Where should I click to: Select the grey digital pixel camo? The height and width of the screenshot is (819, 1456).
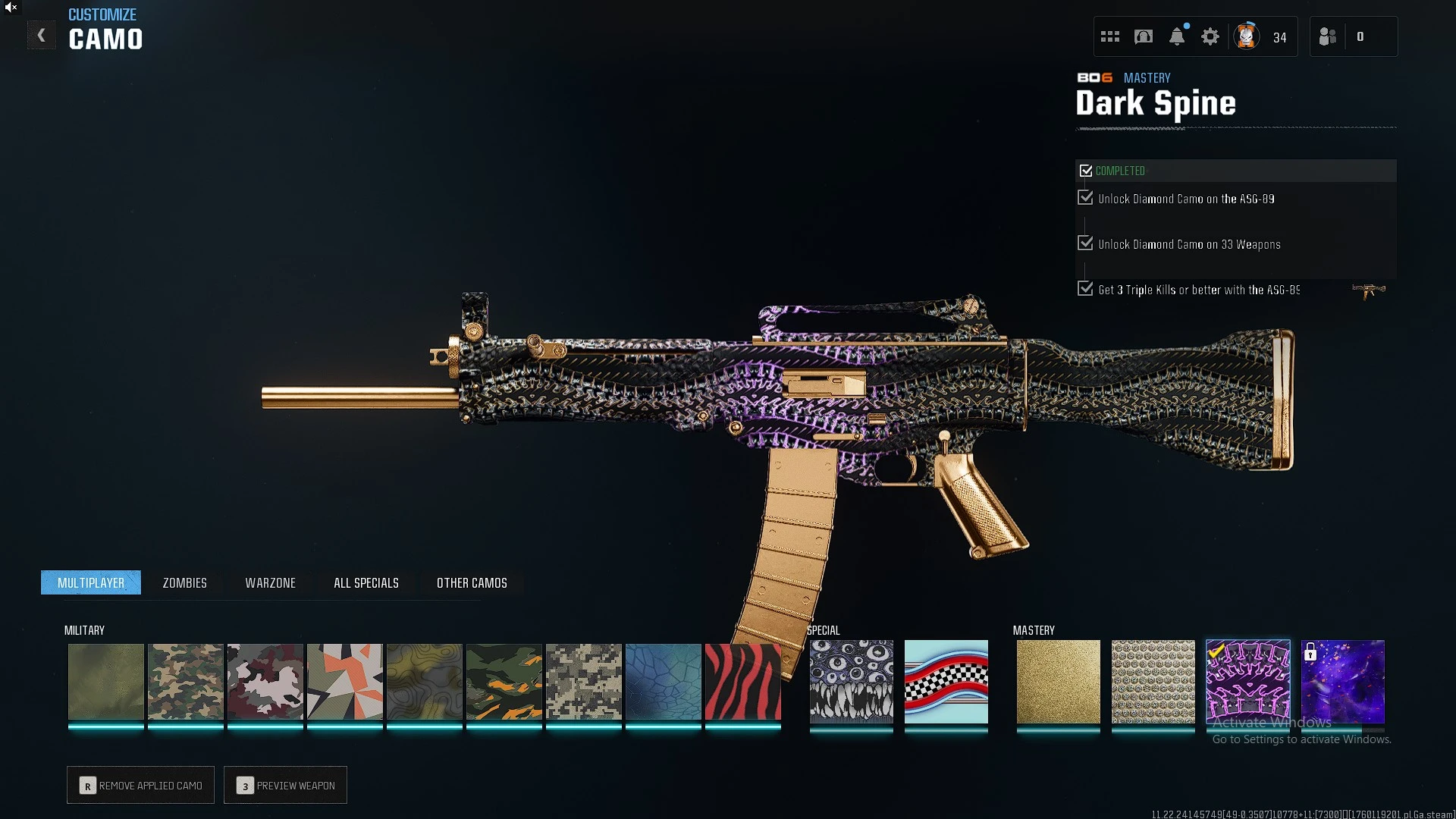pos(583,681)
